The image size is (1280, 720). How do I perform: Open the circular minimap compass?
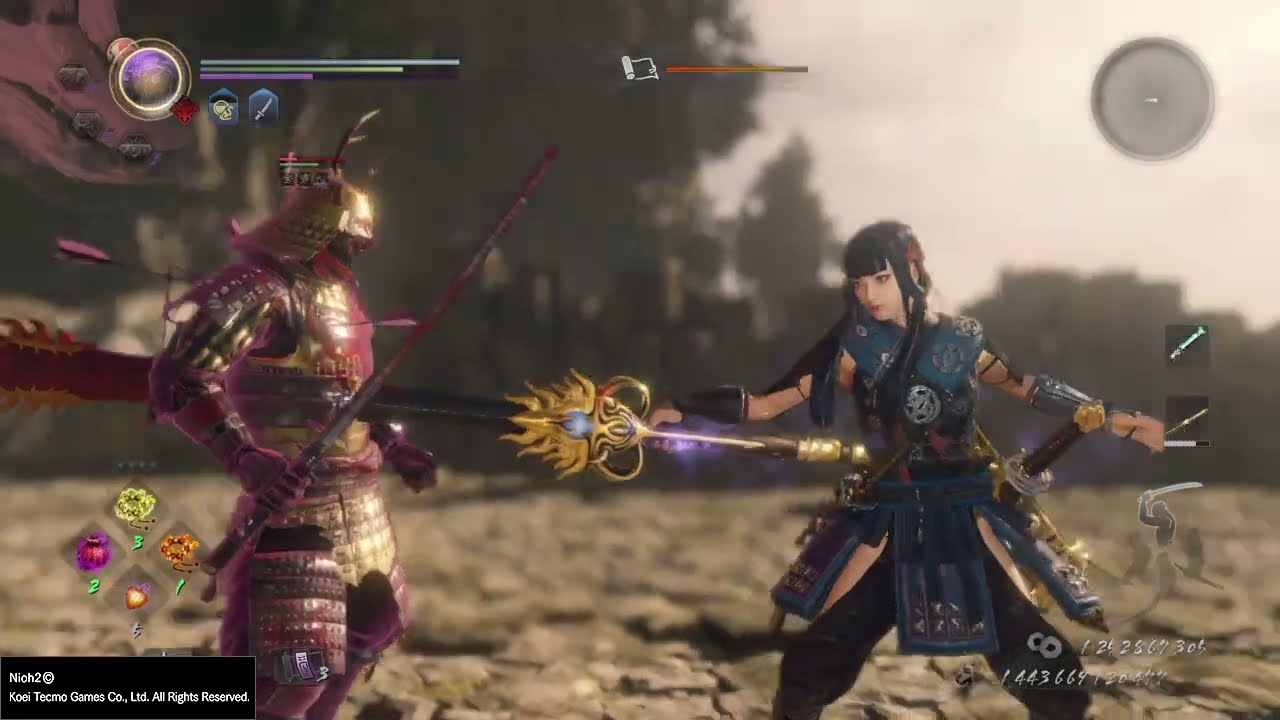click(1152, 99)
